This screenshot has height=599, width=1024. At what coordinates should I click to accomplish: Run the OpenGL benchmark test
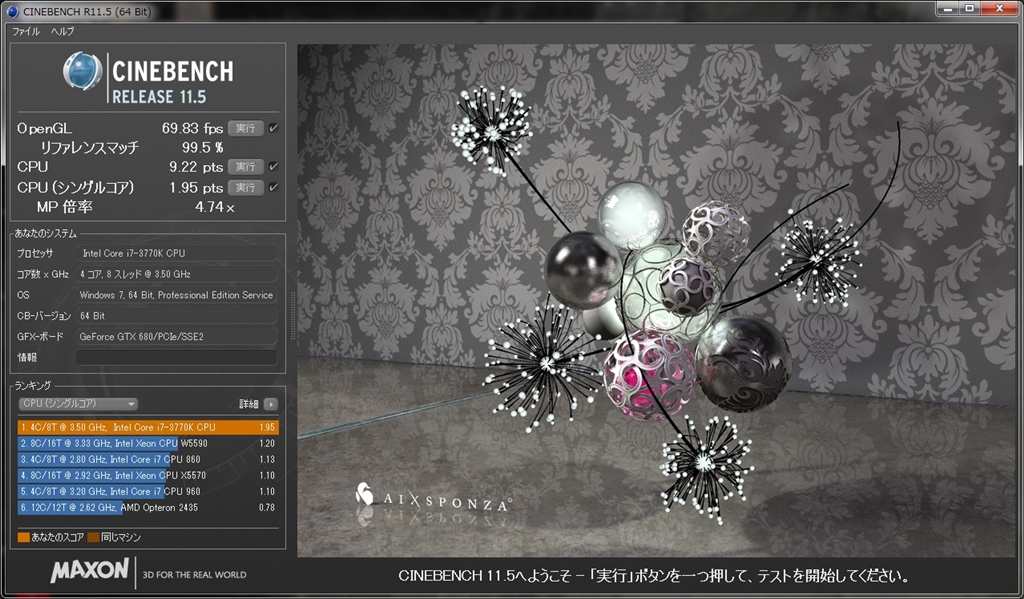click(x=245, y=128)
